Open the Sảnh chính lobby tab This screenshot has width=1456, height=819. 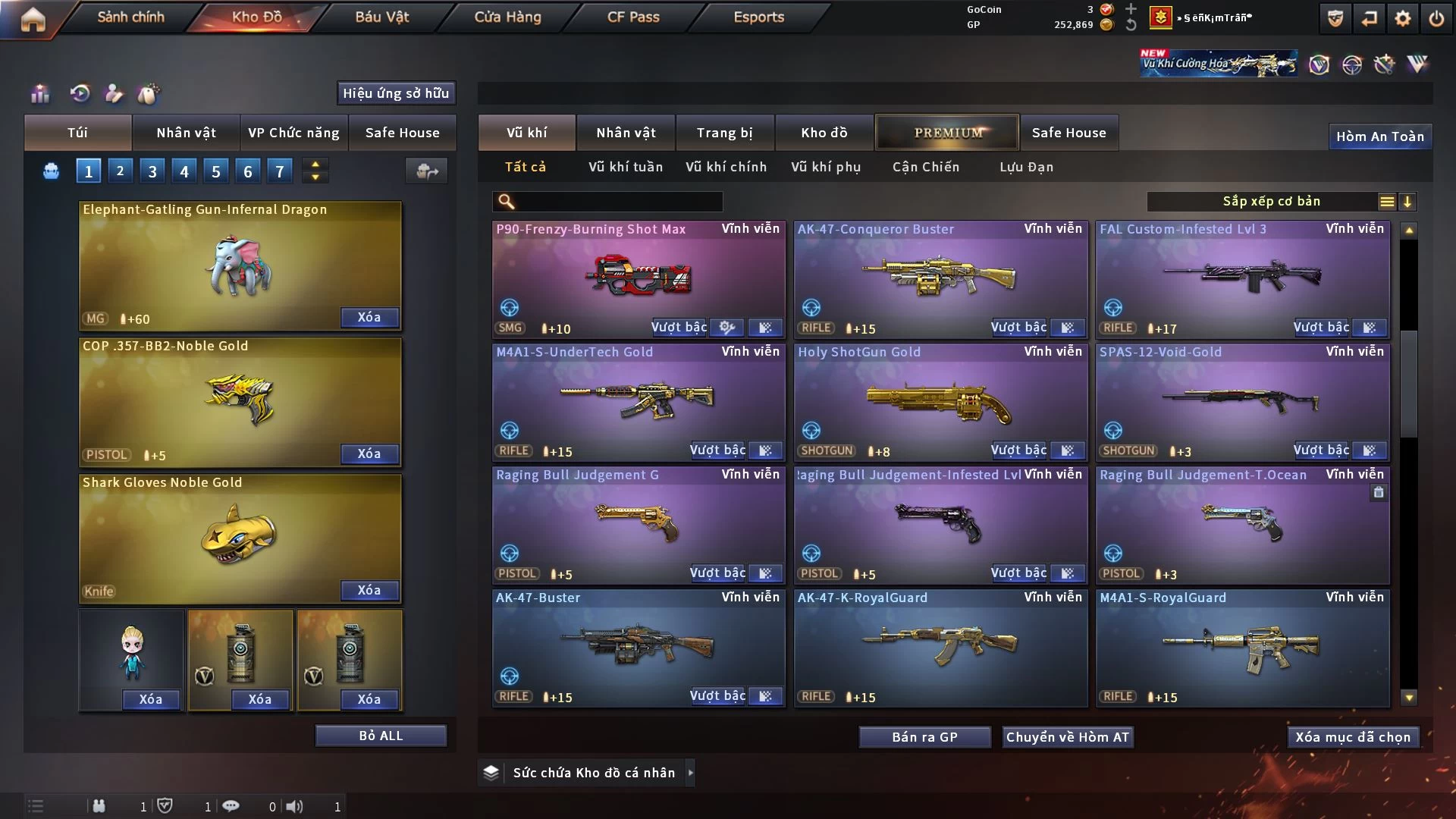[130, 17]
